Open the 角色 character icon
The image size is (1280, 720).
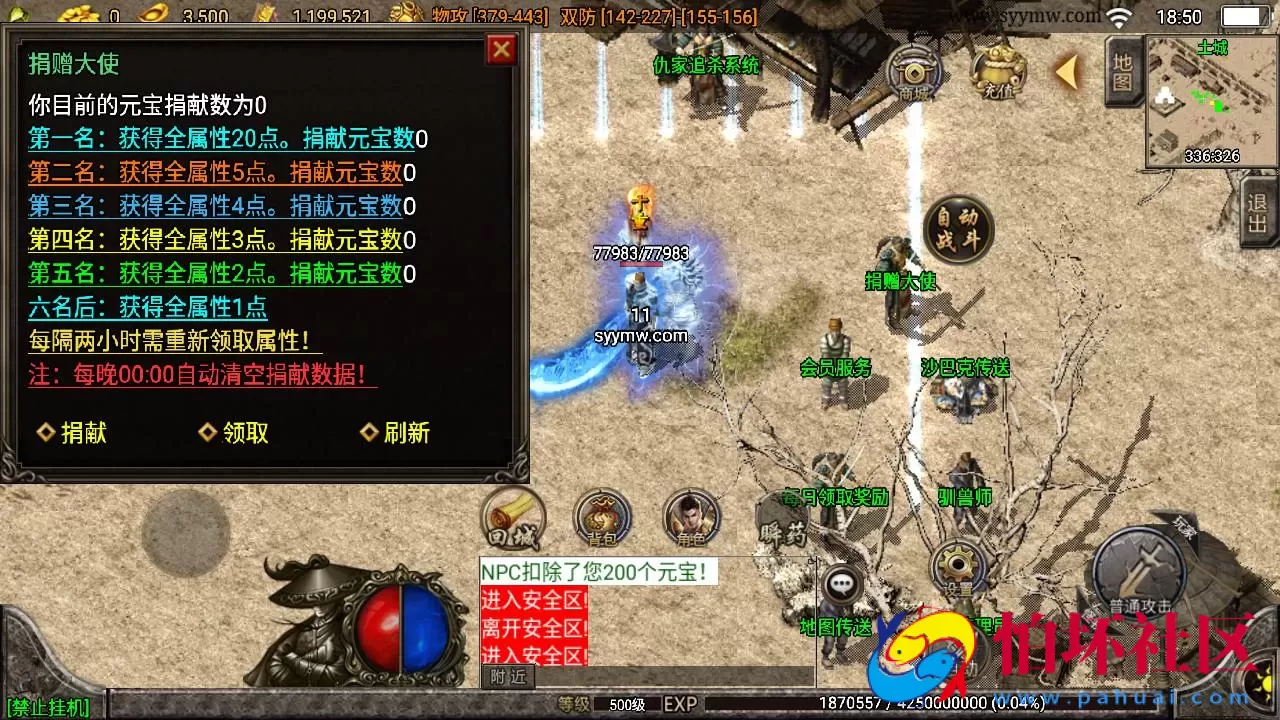tap(688, 517)
